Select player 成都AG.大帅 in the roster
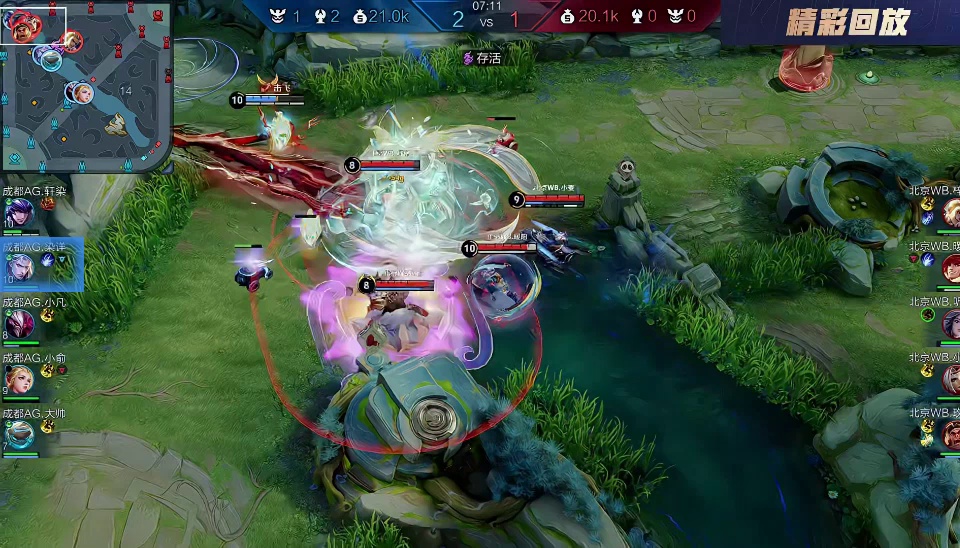 tap(19, 434)
